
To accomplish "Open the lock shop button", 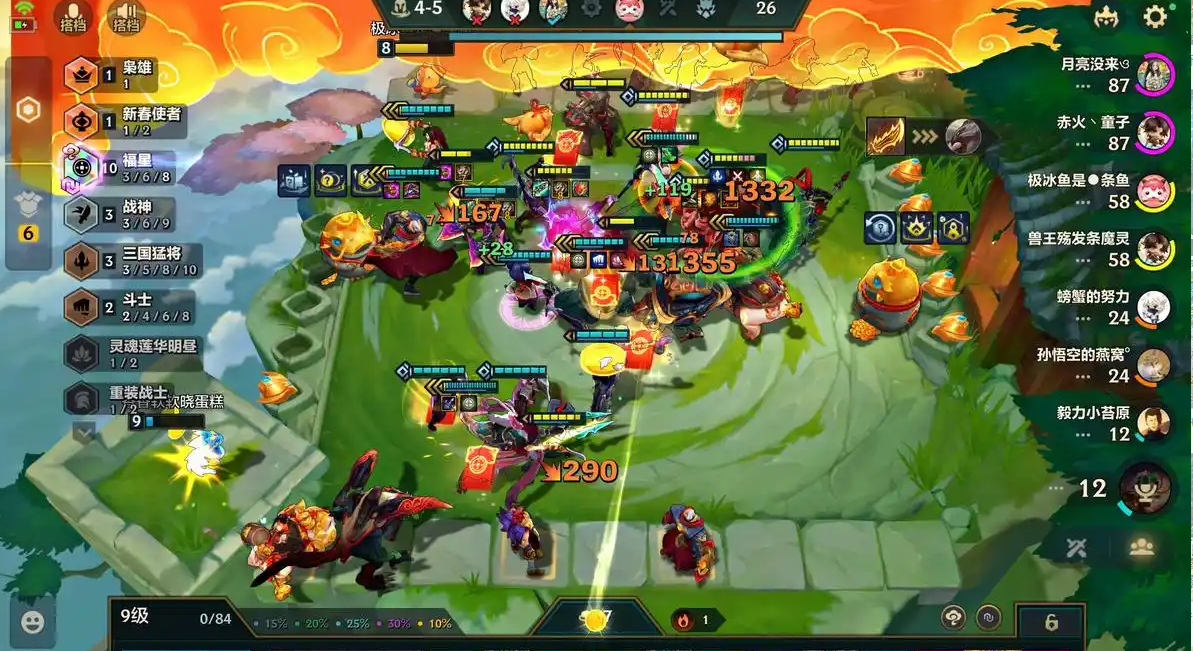I will pyautogui.click(x=1051, y=622).
